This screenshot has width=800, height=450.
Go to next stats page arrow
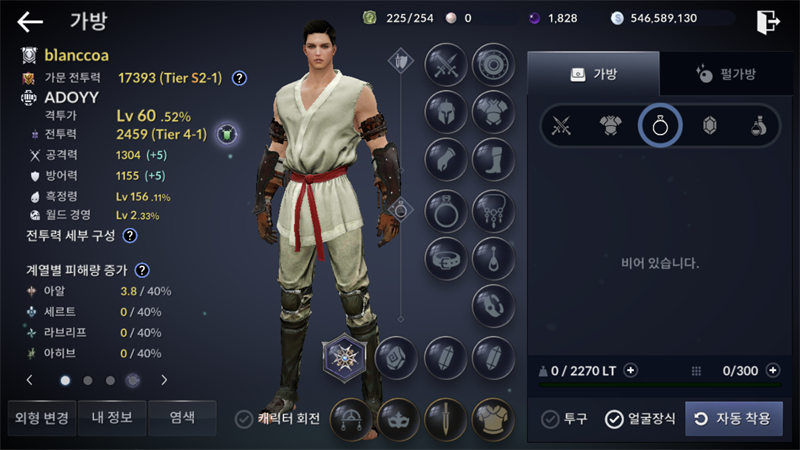click(x=164, y=380)
